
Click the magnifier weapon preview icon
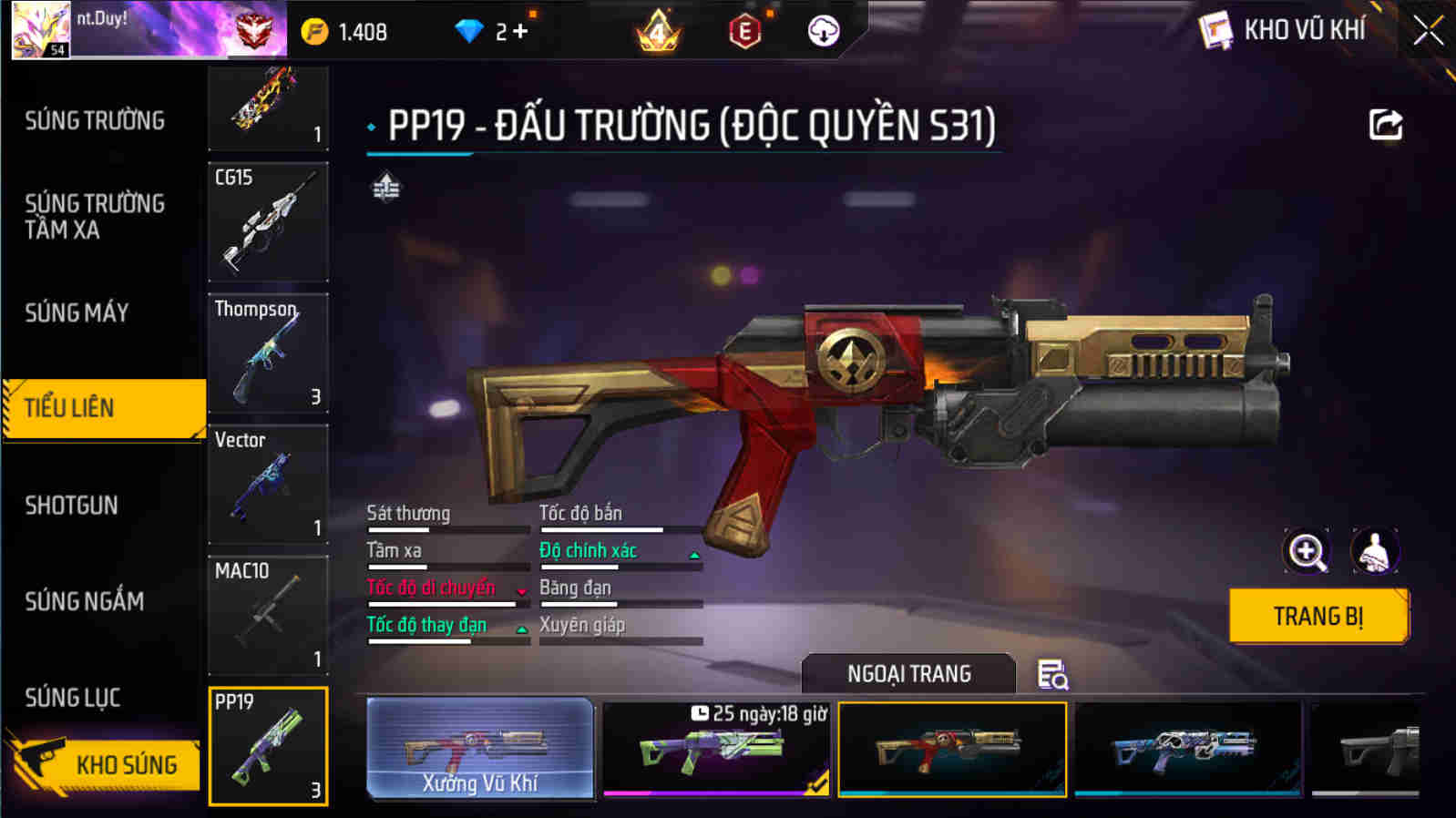(1307, 551)
